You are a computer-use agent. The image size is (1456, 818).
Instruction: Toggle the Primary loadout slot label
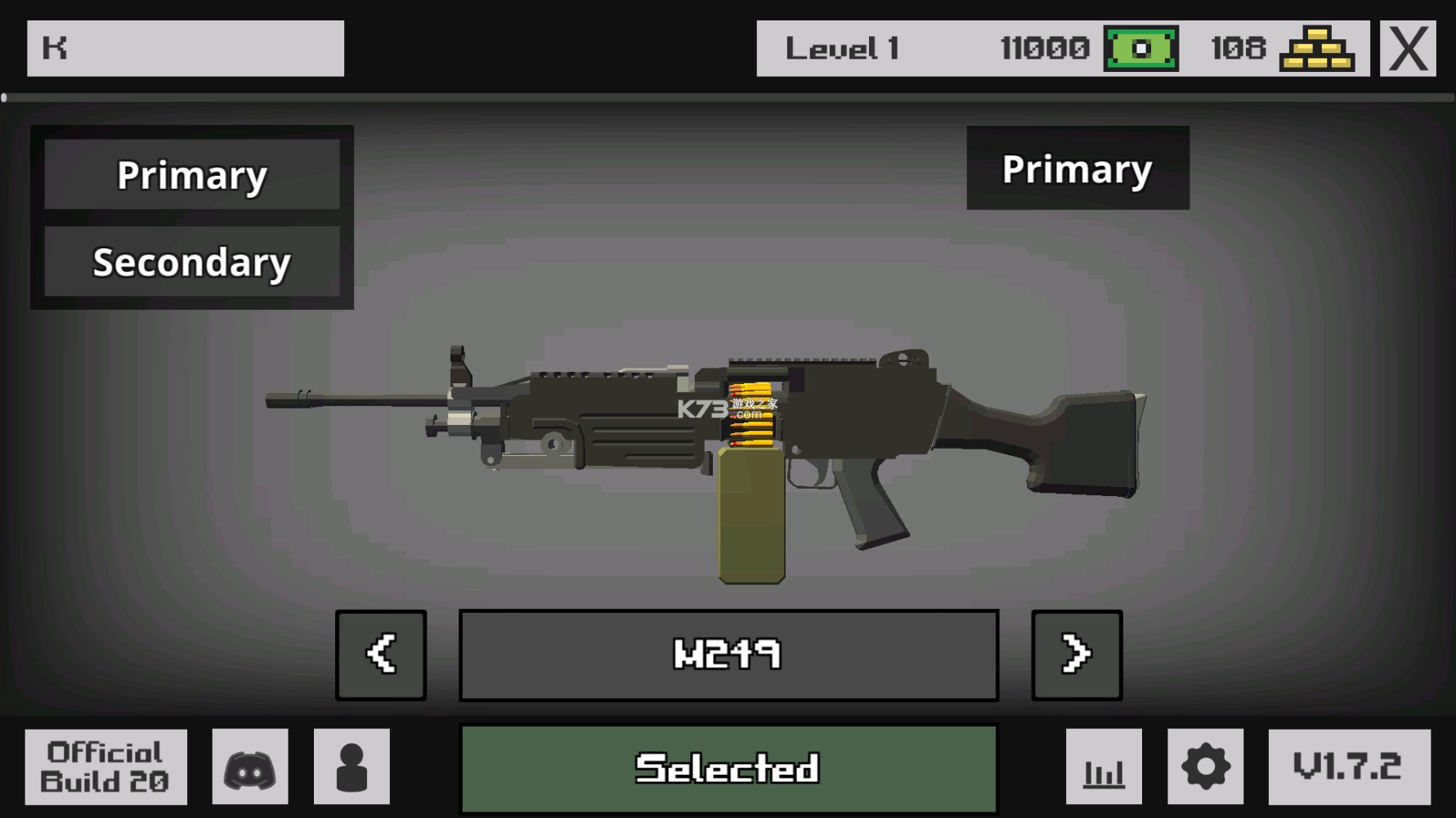click(x=1077, y=169)
